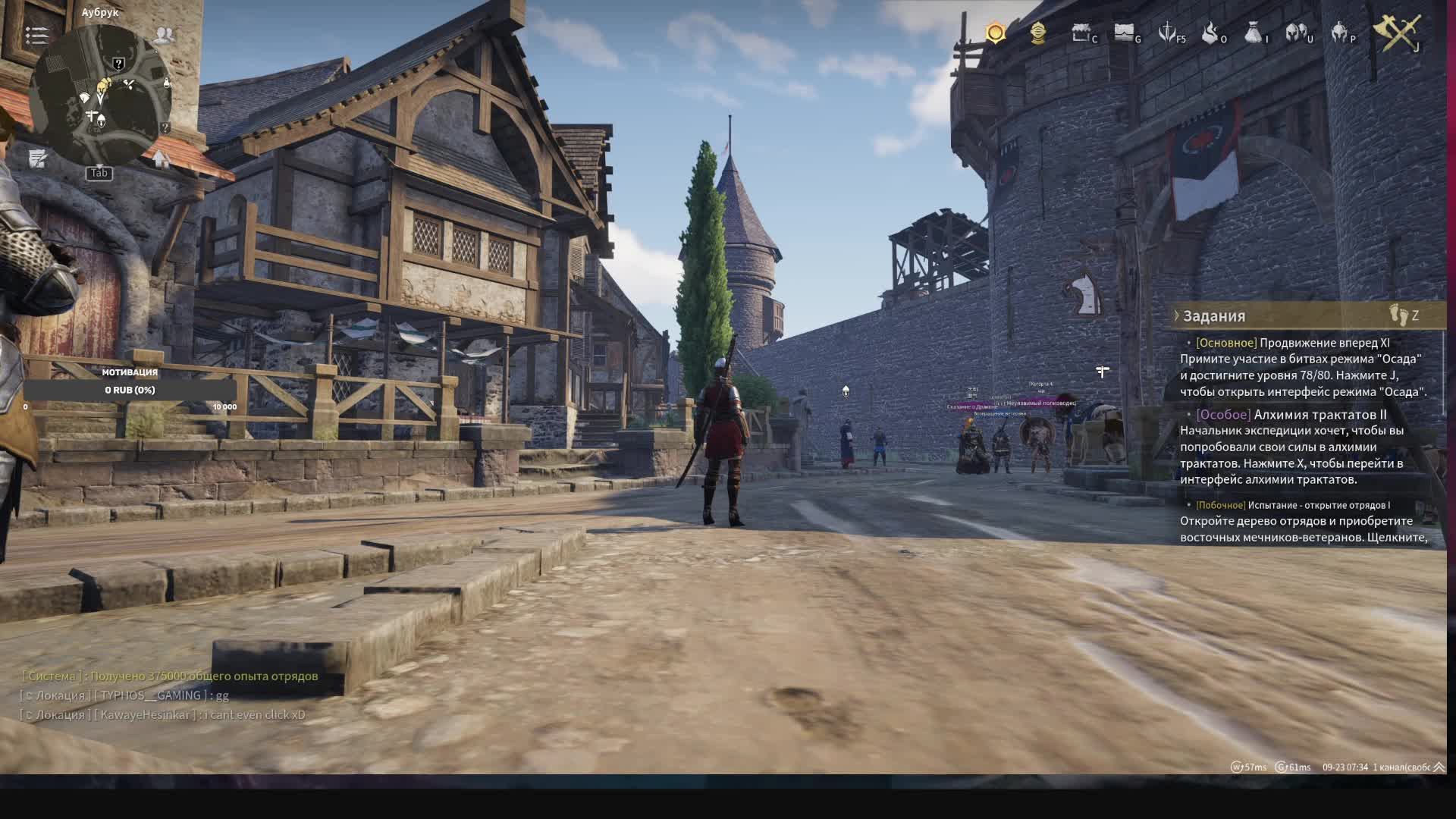This screenshot has width=1456, height=819.
Task: Click the paper and quill notes icon
Action: [38, 158]
